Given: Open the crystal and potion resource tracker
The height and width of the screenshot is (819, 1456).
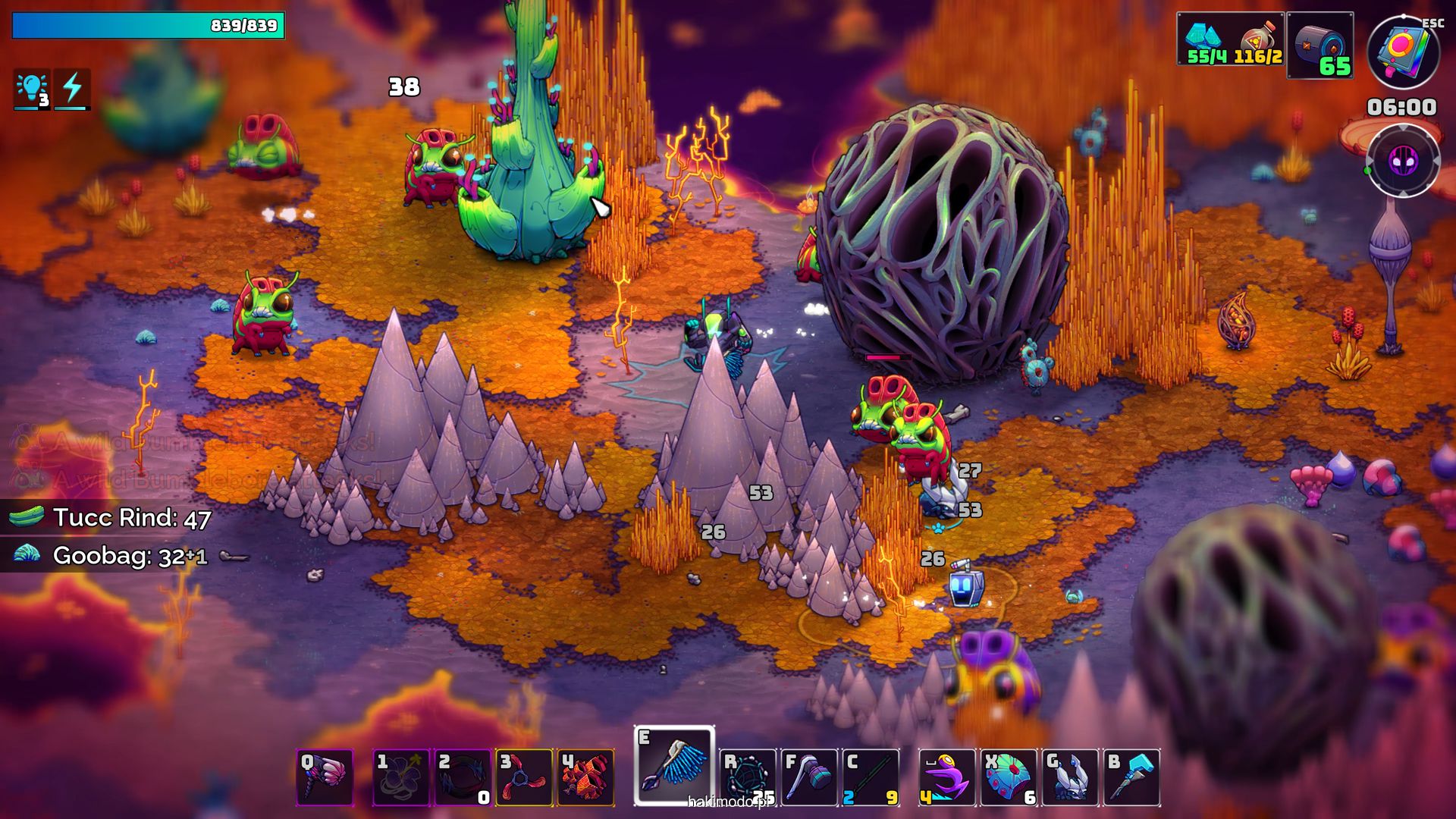Looking at the screenshot, I should click(1231, 39).
